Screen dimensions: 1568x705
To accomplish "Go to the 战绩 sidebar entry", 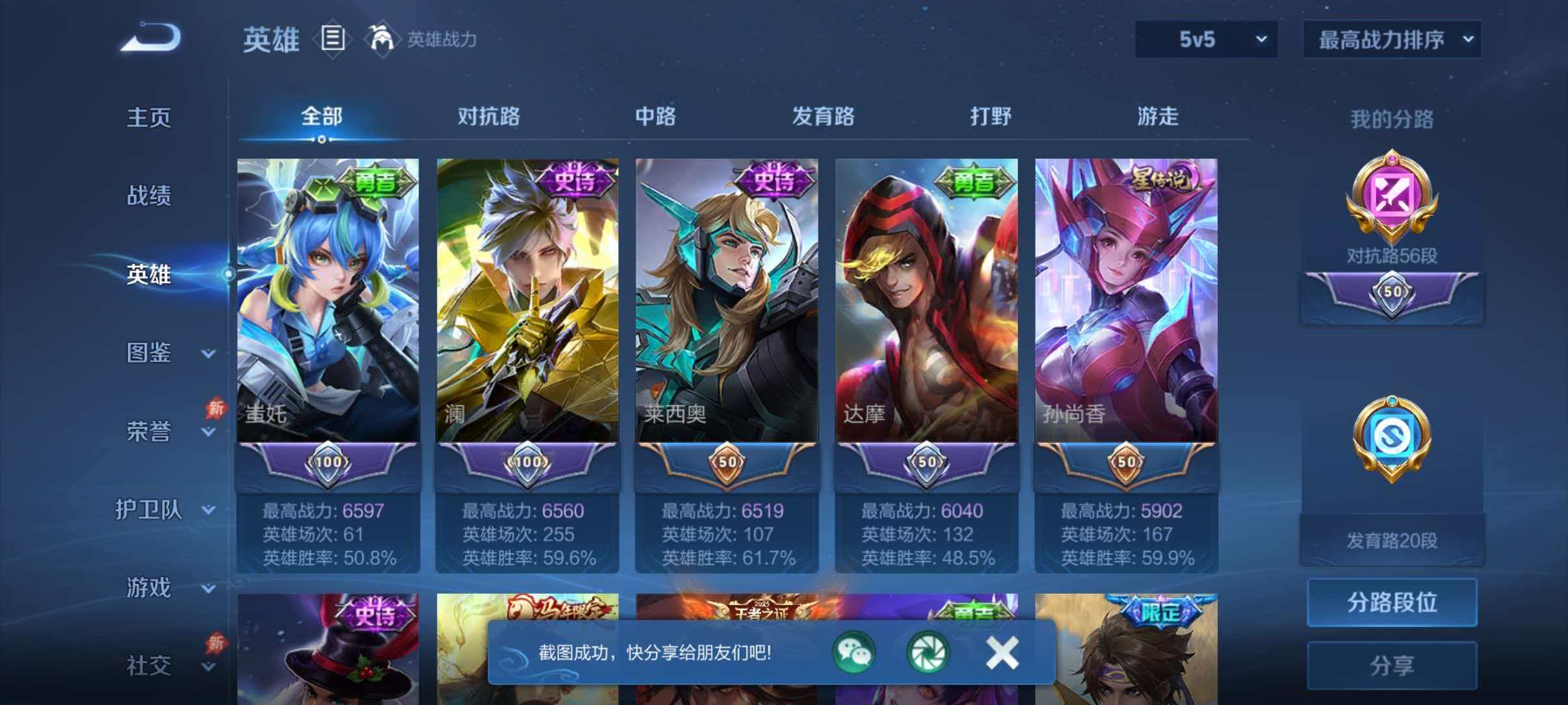I will coord(150,196).
